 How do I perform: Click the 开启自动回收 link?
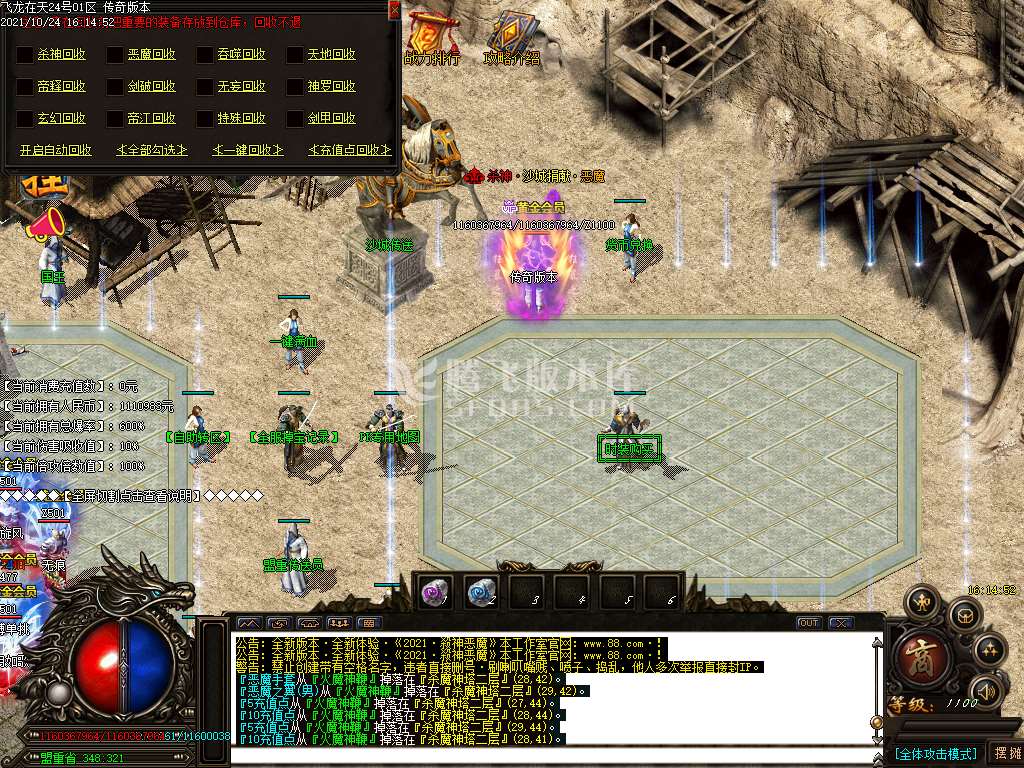click(x=56, y=150)
